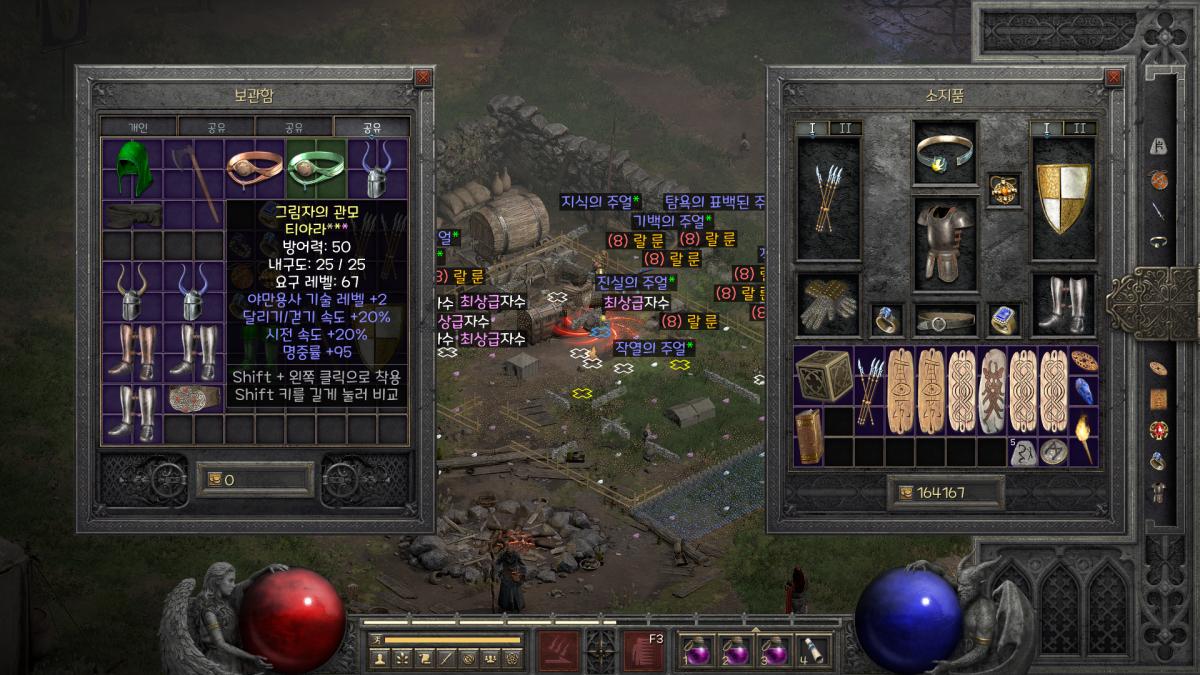
Task: Select the equipped gold-and-white shield
Action: [x=1062, y=199]
